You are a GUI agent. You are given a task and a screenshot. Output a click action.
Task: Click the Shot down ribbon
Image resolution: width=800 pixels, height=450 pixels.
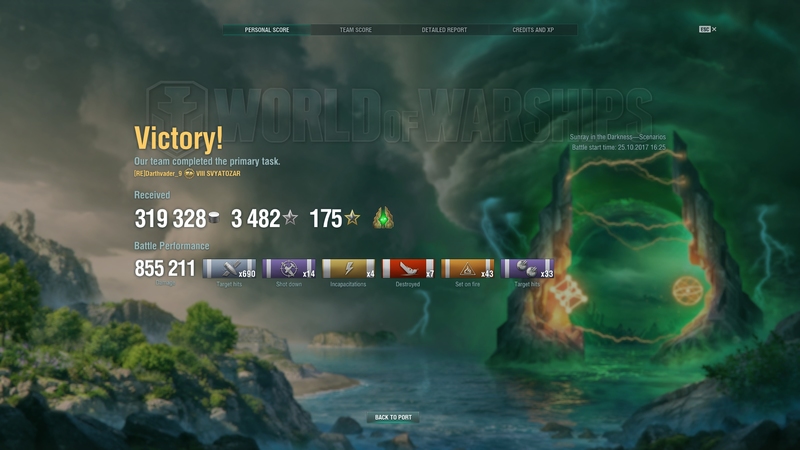tap(293, 270)
